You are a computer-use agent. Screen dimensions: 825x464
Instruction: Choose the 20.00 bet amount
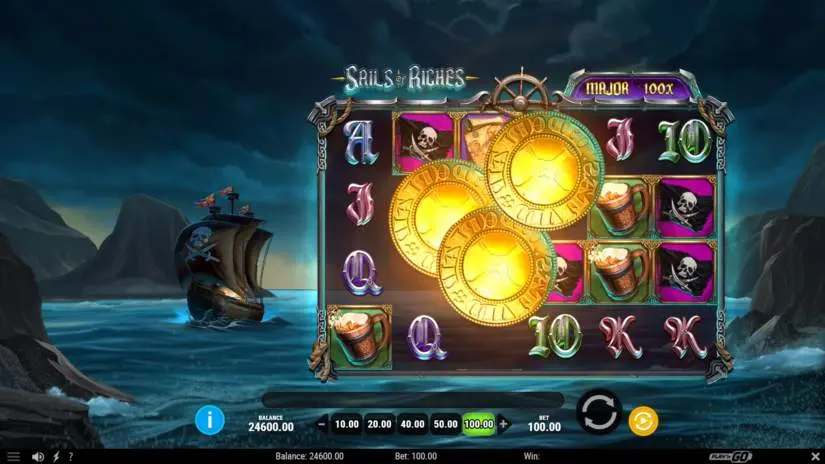[x=378, y=424]
